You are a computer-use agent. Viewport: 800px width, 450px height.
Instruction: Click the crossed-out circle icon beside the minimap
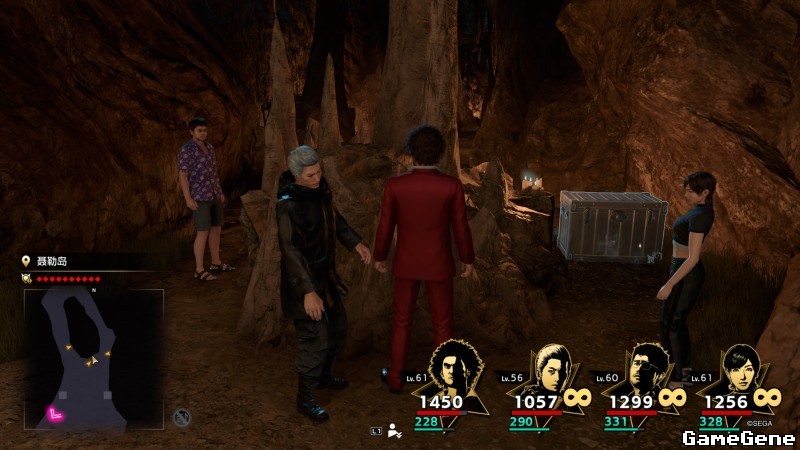(x=181, y=416)
